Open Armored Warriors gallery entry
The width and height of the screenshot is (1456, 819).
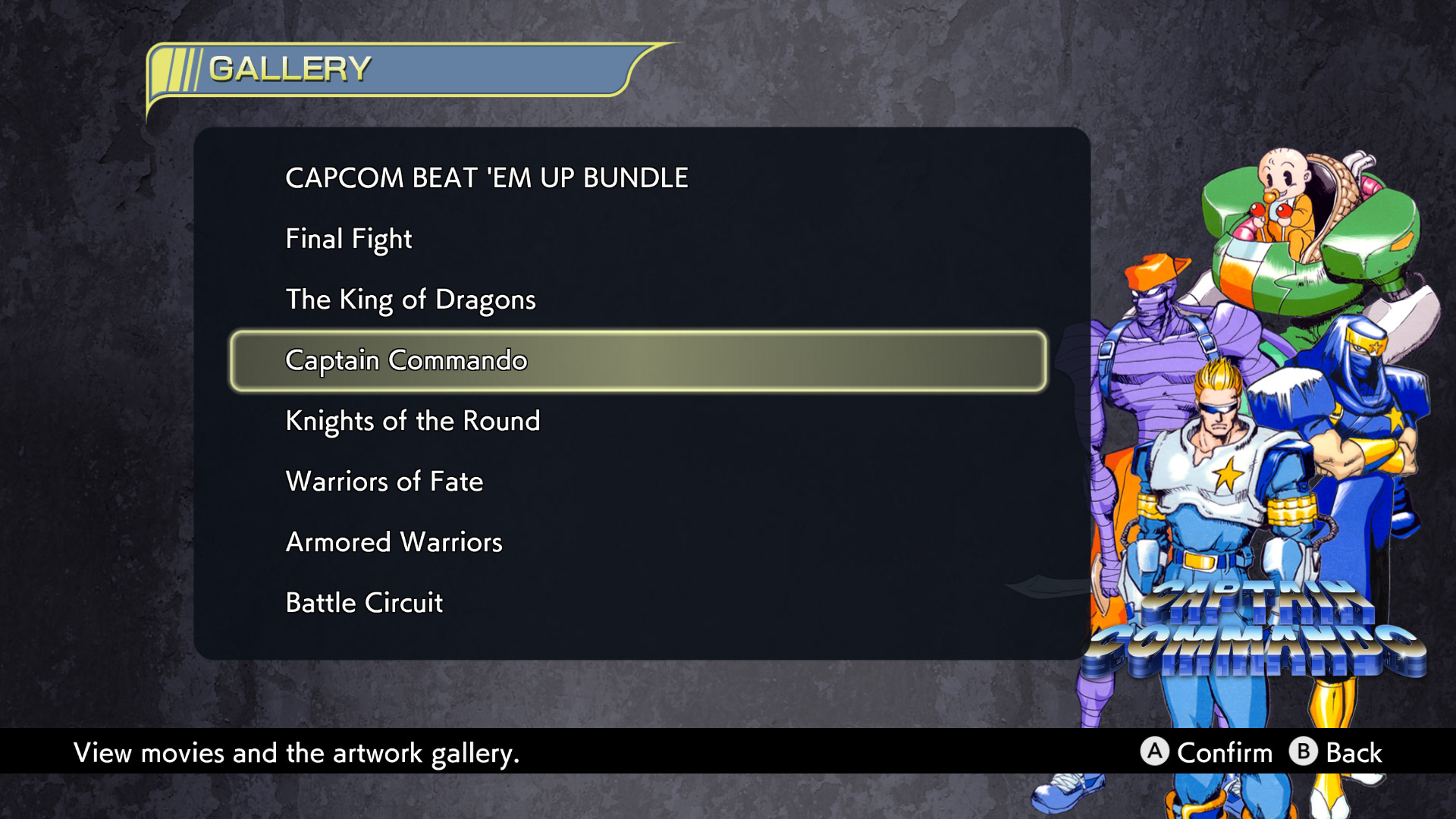pos(393,541)
